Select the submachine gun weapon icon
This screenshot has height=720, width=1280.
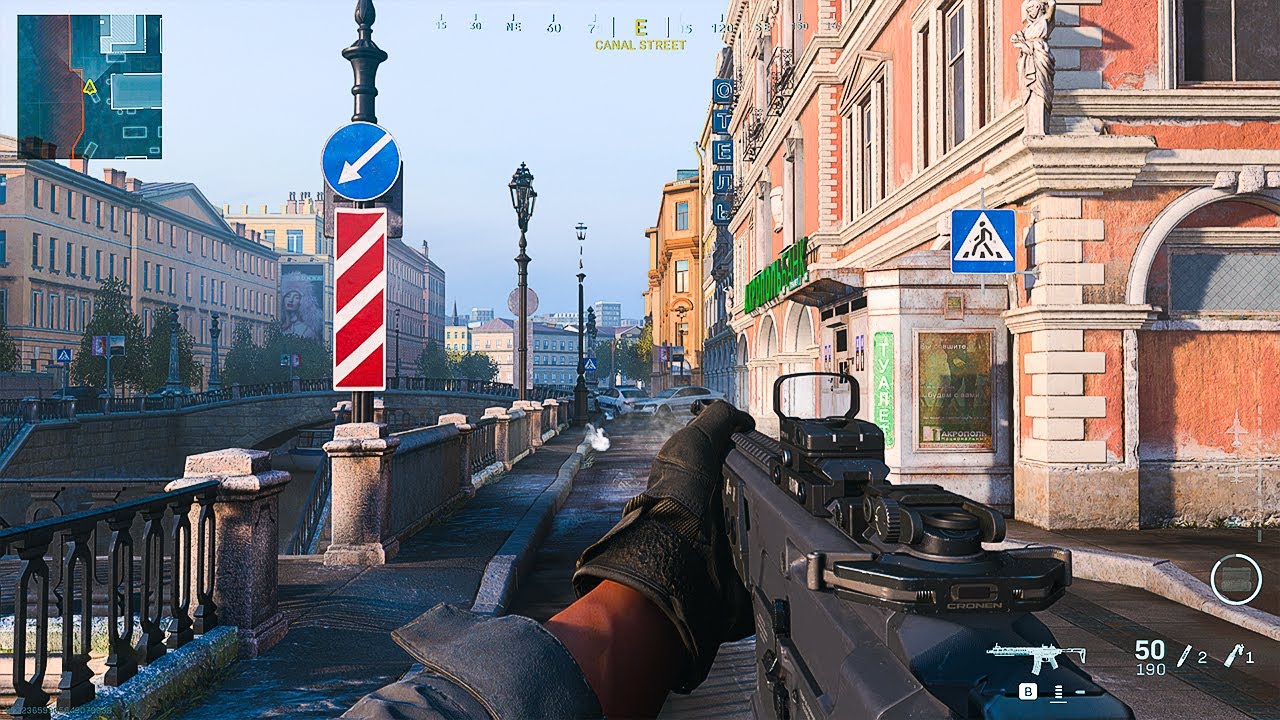1035,657
